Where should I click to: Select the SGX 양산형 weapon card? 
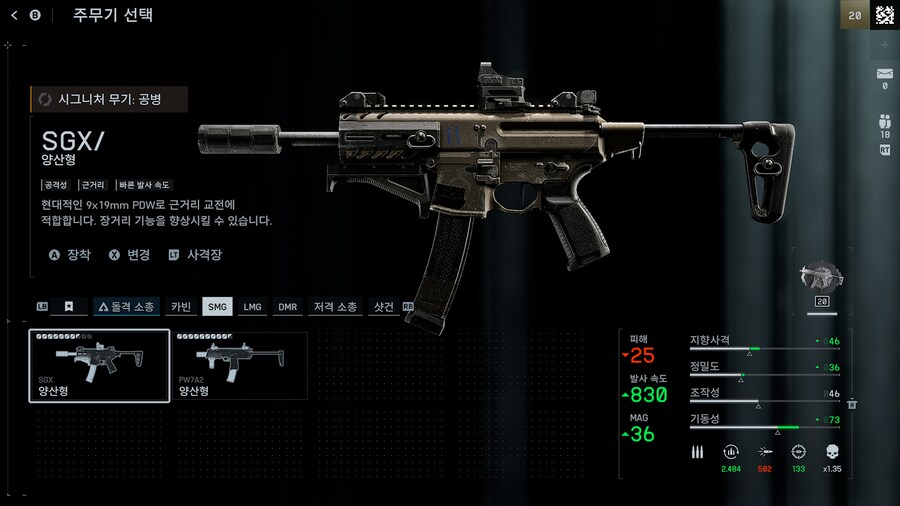click(99, 366)
